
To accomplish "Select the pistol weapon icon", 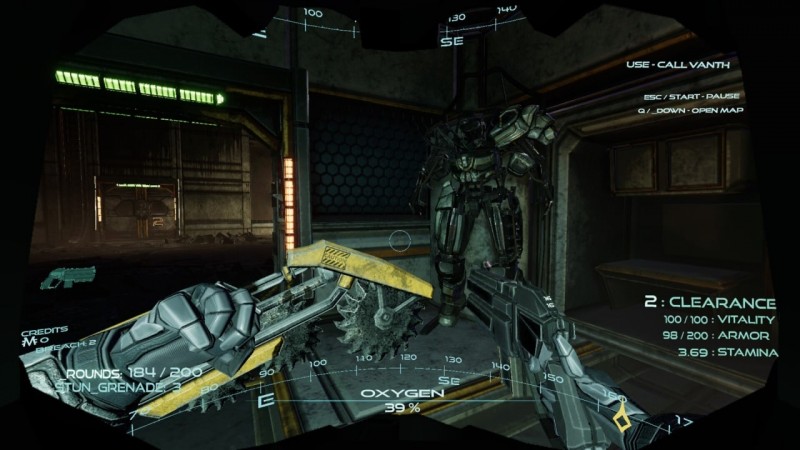I will 69,276.
